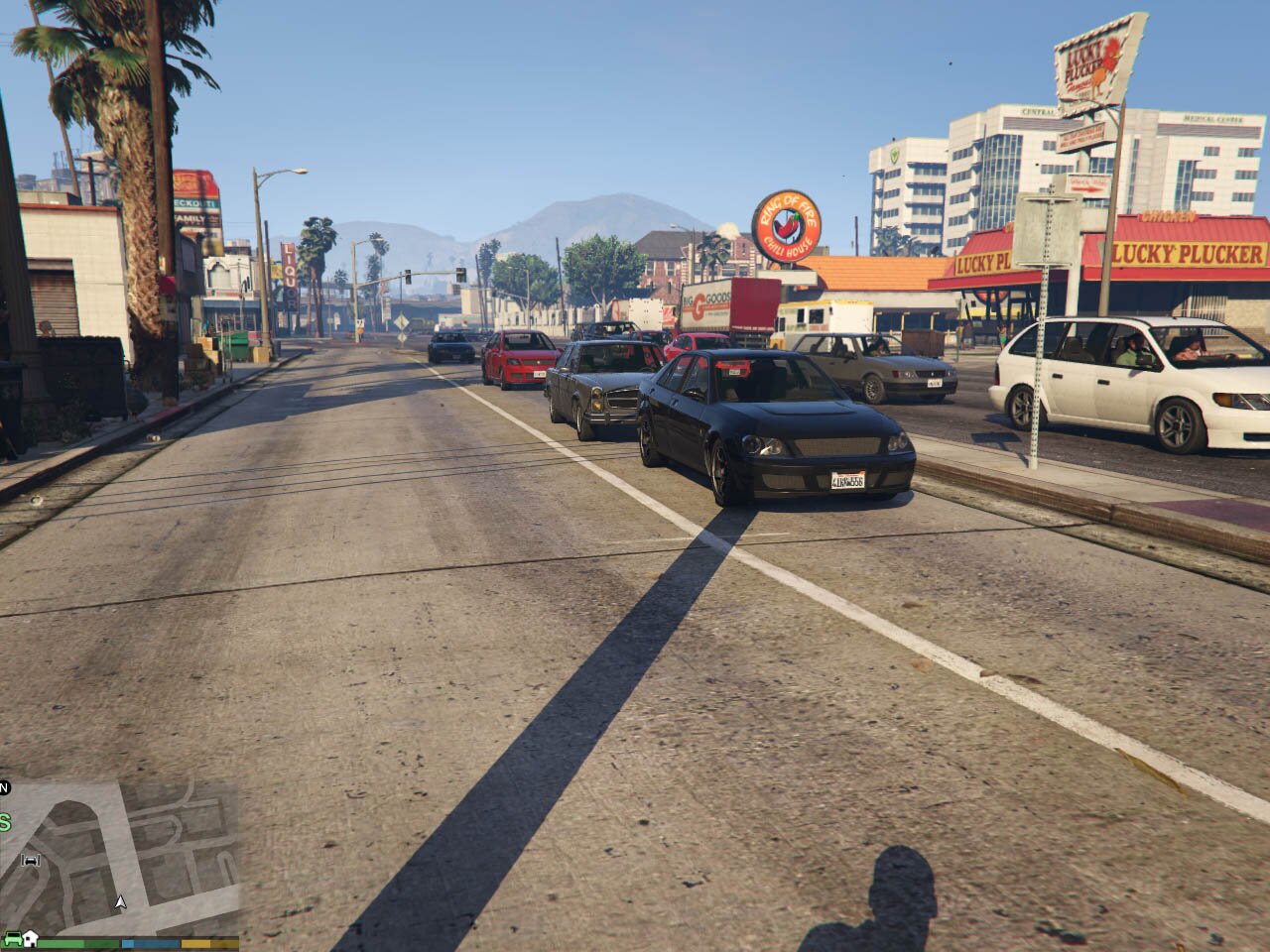Select the green car blip on the minimap
The width and height of the screenshot is (1270, 952).
tap(13, 938)
